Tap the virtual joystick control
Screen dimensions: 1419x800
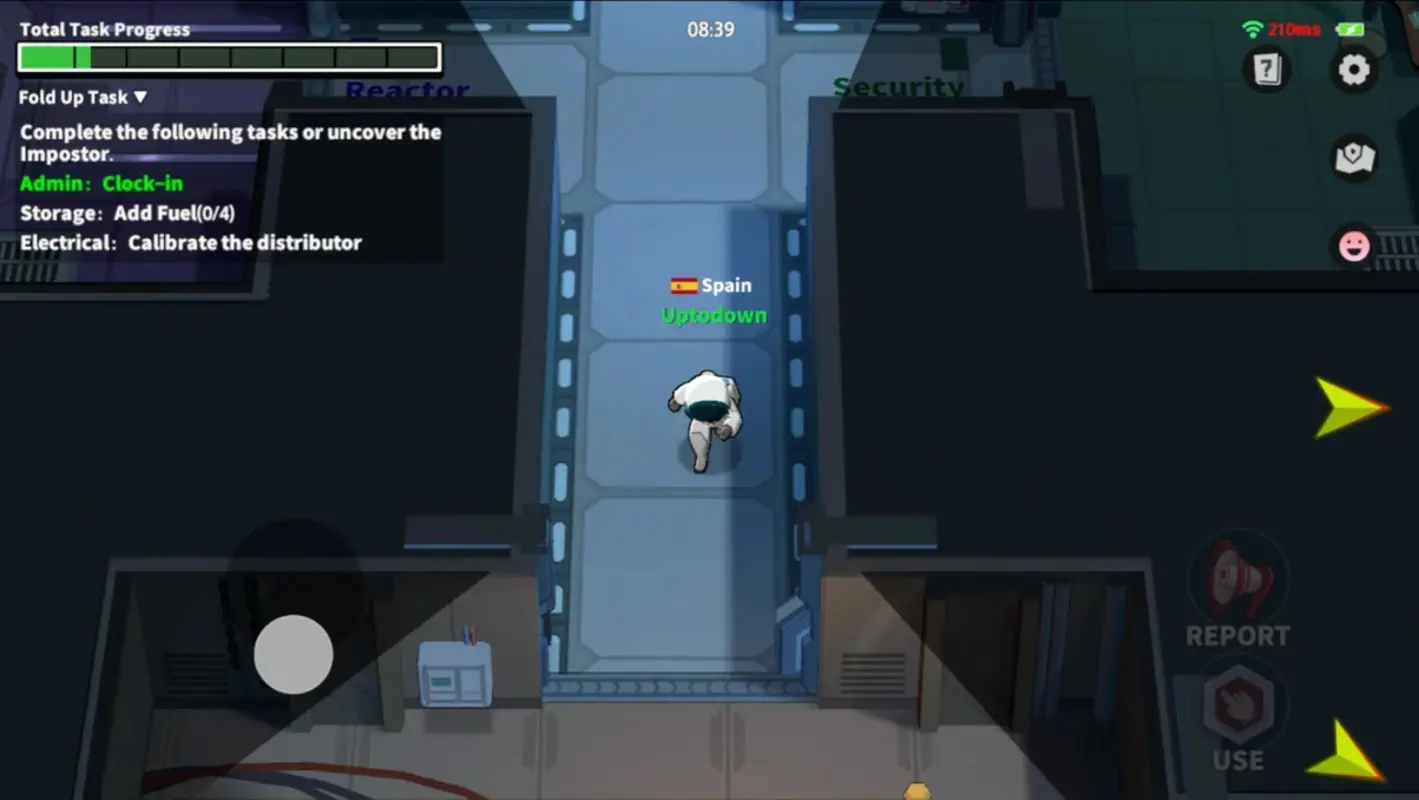pyautogui.click(x=294, y=653)
